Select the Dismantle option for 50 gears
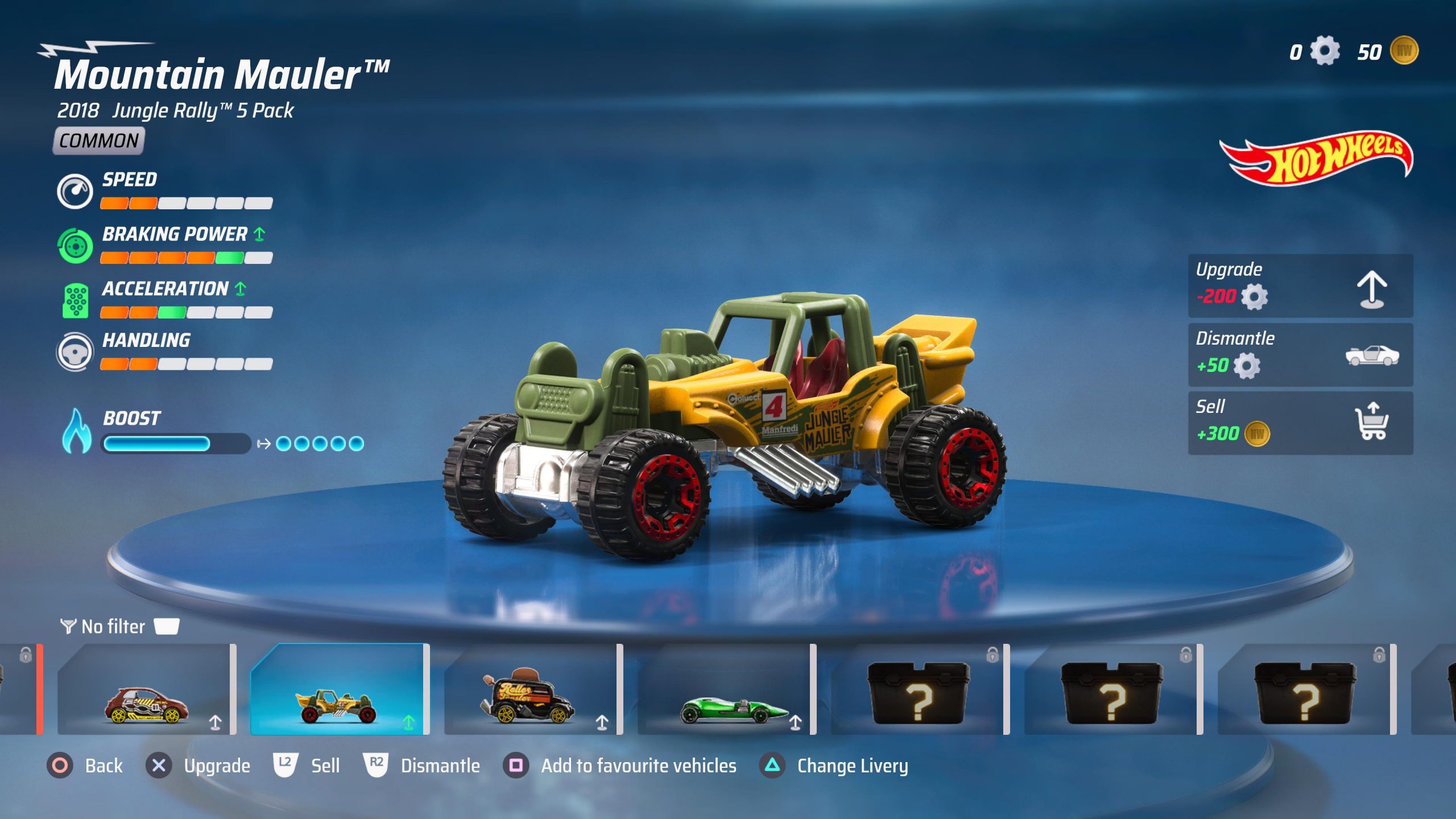This screenshot has width=1456, height=819. [x=1300, y=354]
